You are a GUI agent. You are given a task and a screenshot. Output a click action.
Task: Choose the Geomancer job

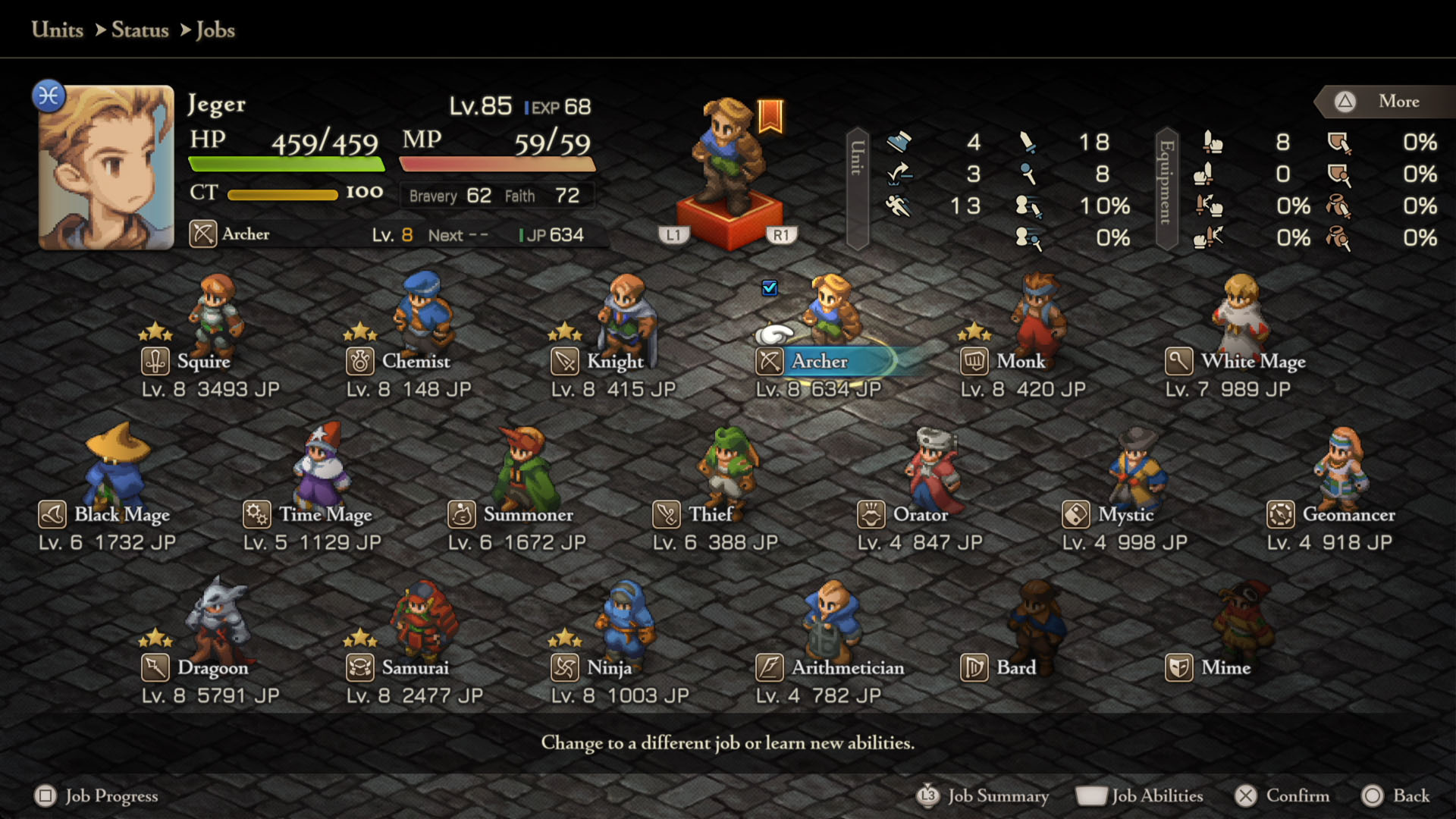pyautogui.click(x=1348, y=515)
